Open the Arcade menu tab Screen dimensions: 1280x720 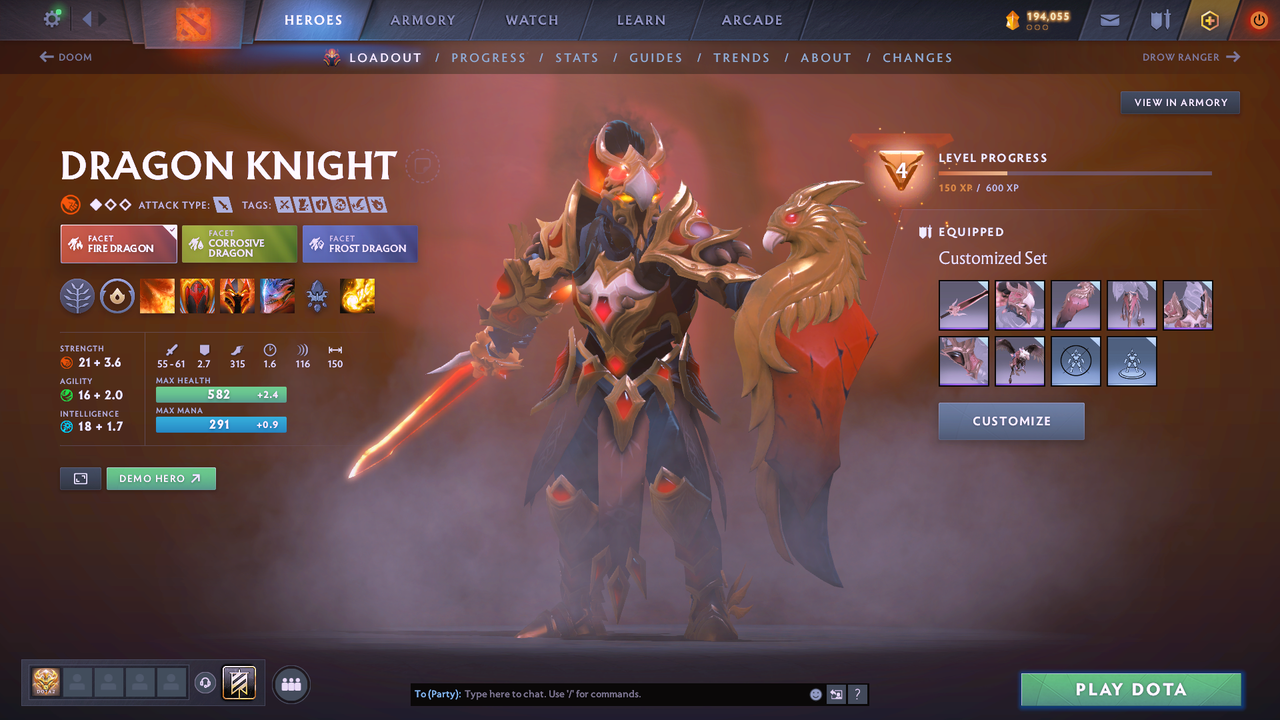[x=751, y=20]
